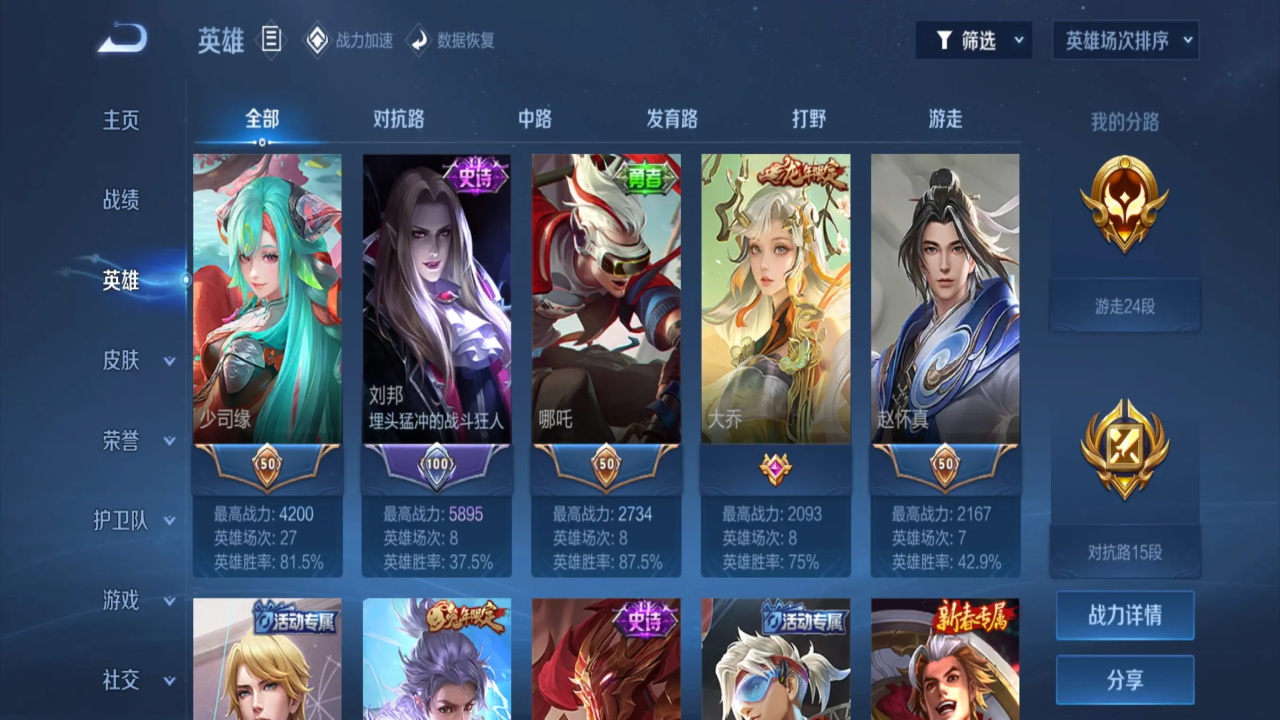Select the 赵怀真 hero card

click(x=944, y=298)
